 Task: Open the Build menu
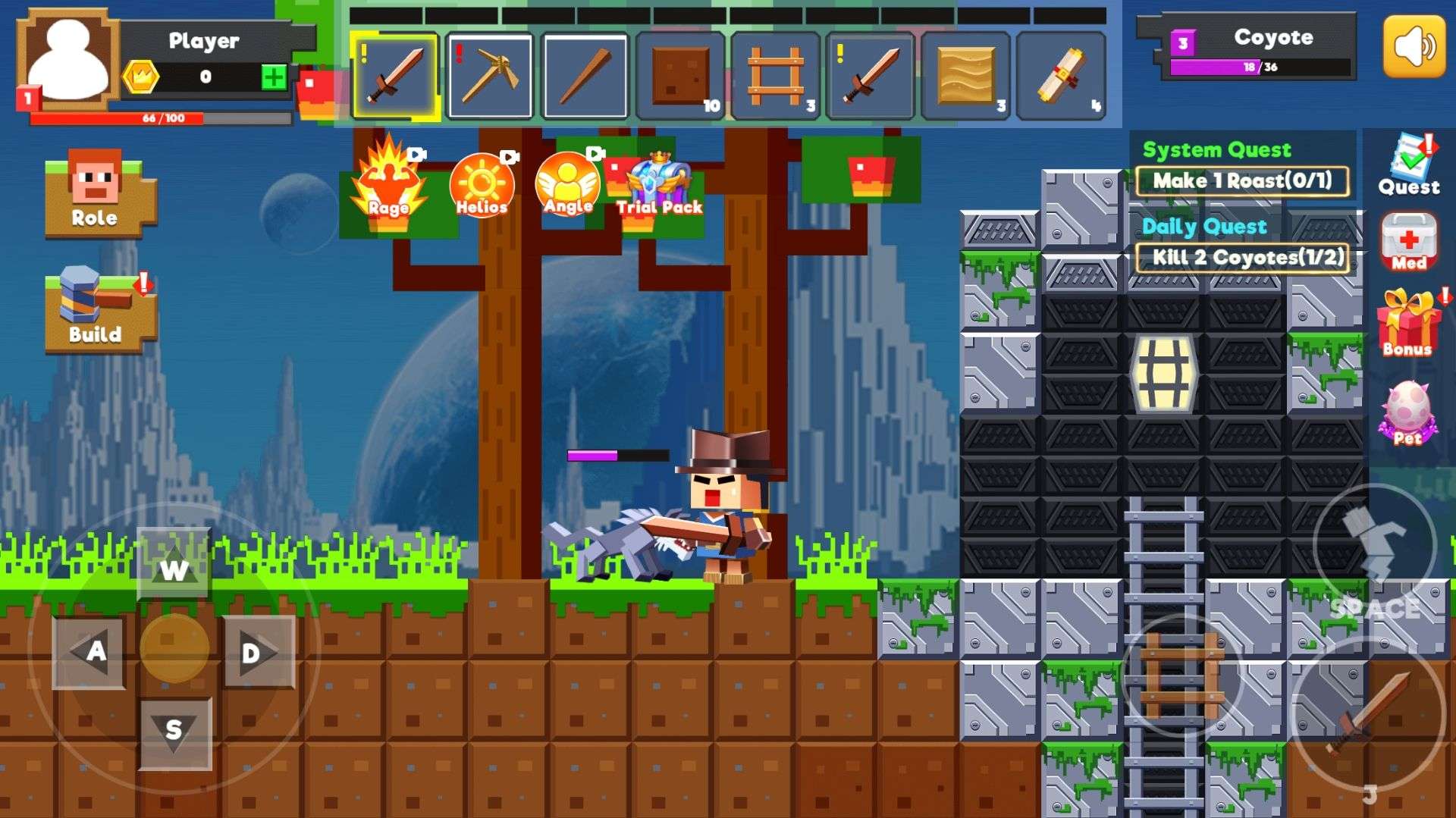click(96, 309)
